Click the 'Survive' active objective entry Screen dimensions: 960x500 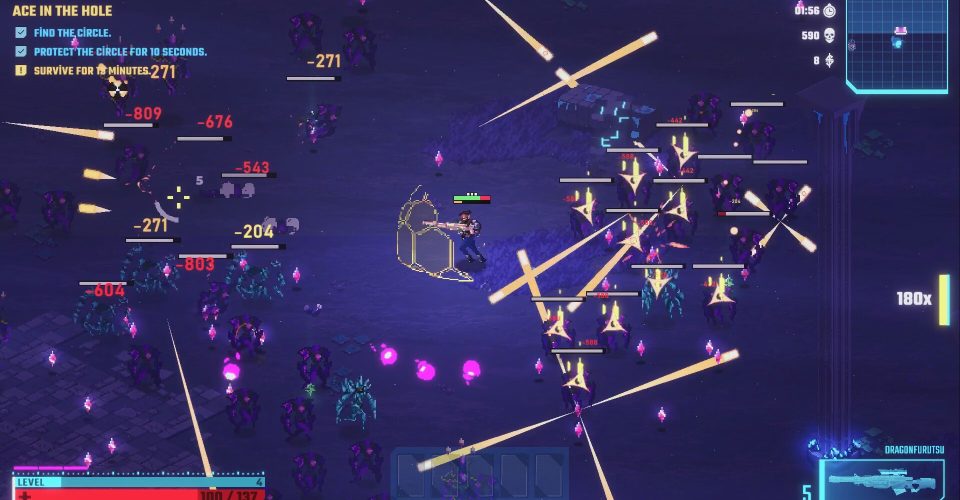click(x=90, y=71)
